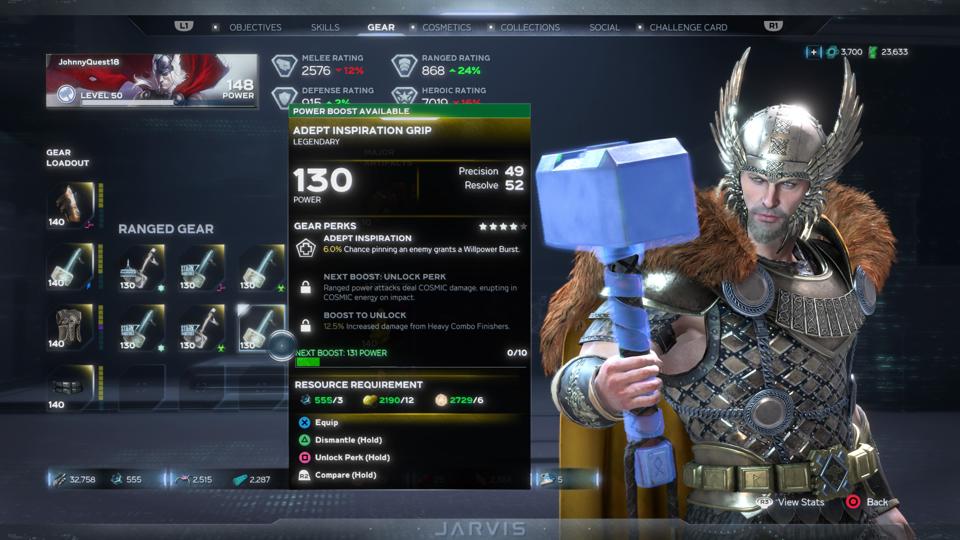The height and width of the screenshot is (540, 960).
Task: Open the Challenge Card tab
Action: pos(688,27)
